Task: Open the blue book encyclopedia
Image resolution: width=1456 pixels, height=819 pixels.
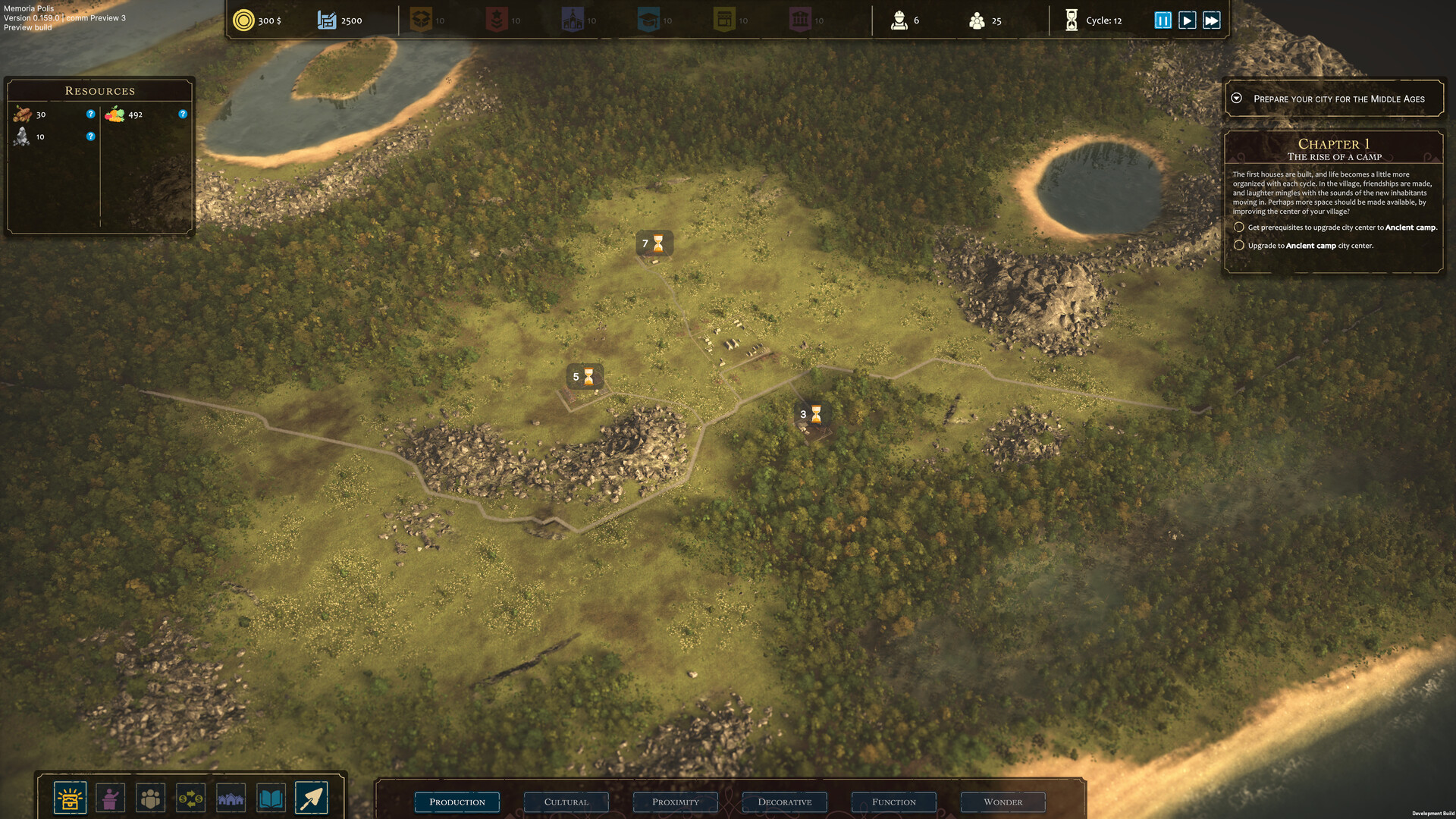Action: click(271, 798)
